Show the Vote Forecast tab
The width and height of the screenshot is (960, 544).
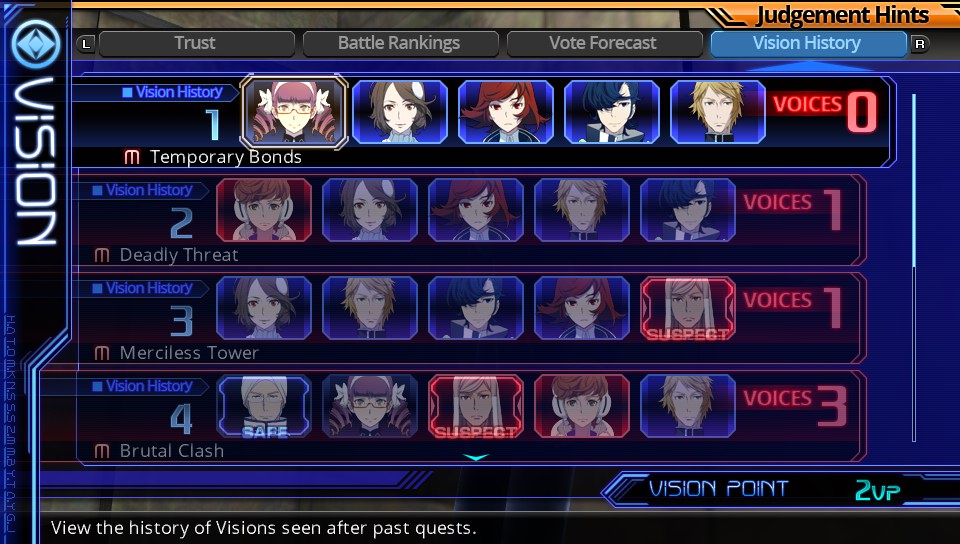point(603,43)
